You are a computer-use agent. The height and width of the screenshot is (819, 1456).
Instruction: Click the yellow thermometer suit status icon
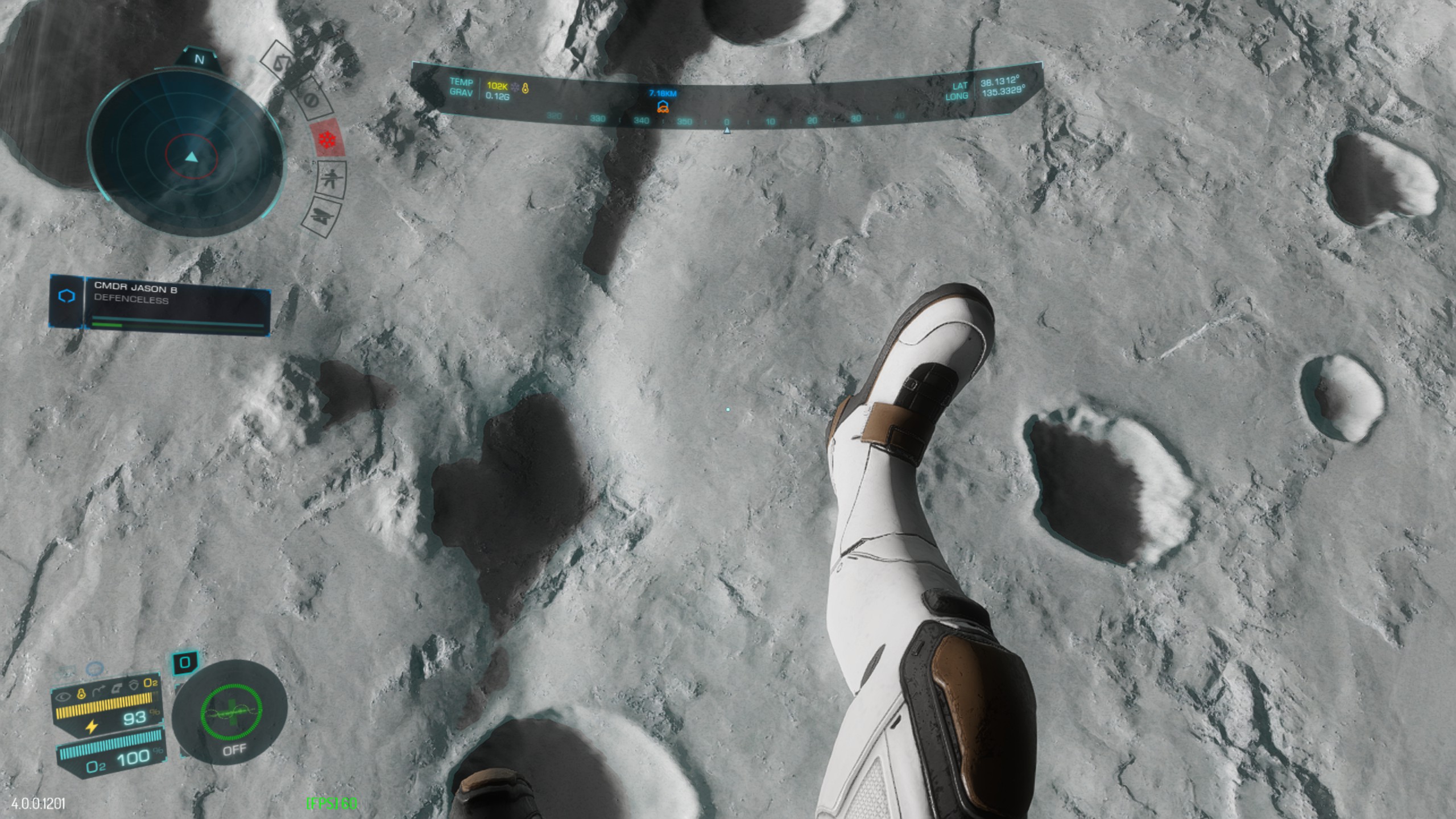[x=81, y=693]
